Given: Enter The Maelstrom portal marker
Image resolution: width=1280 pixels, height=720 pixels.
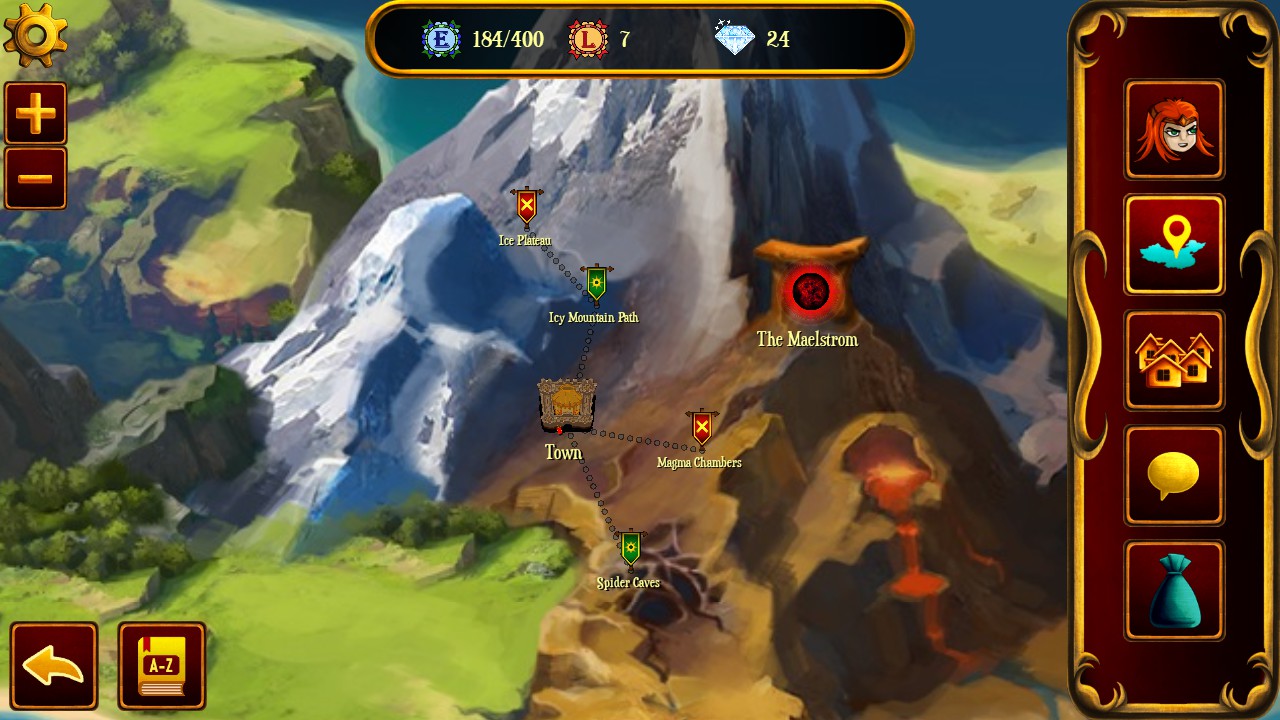Looking at the screenshot, I should click(810, 291).
